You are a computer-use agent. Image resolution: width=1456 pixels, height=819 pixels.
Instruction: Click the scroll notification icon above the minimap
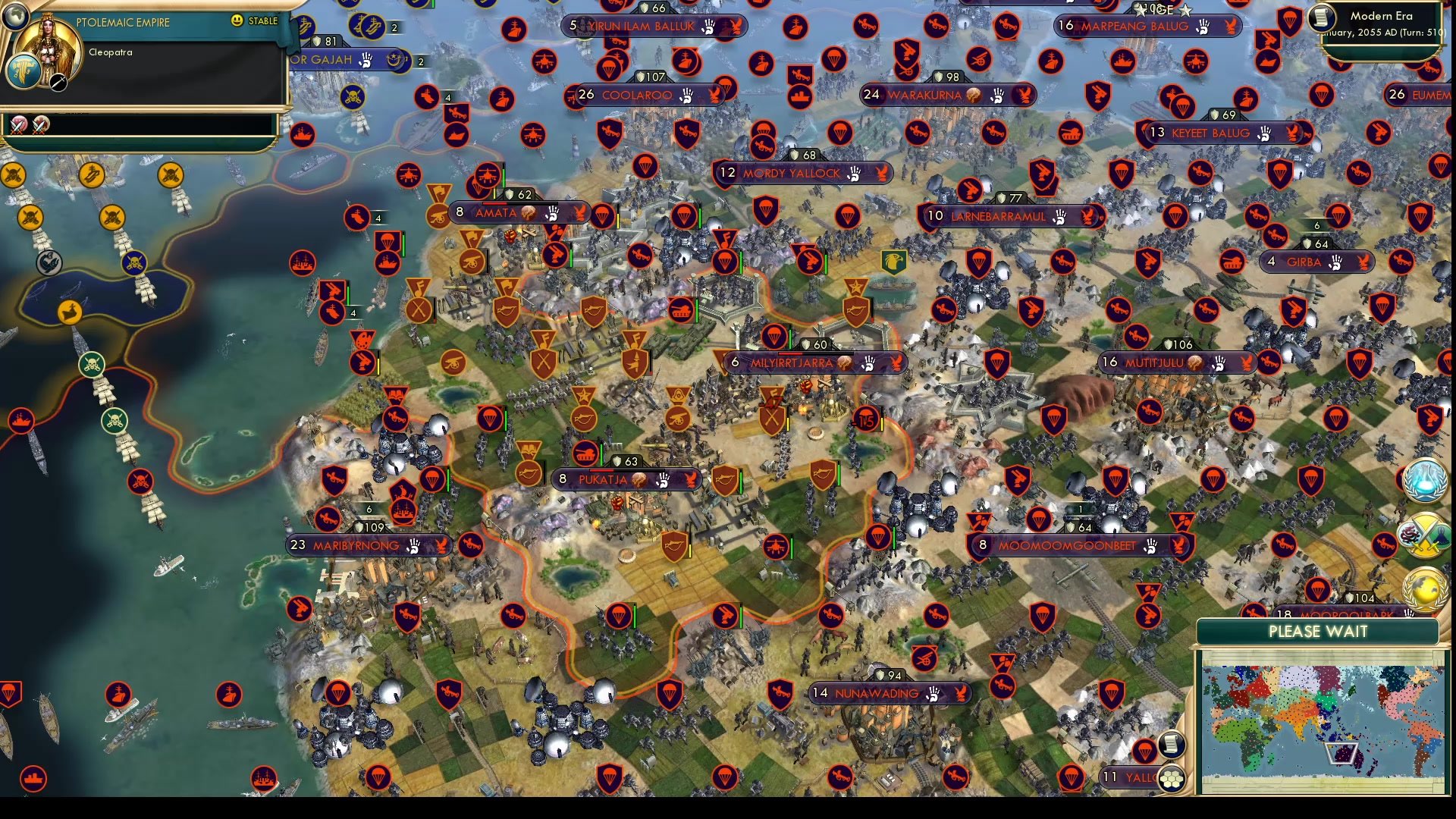[1172, 745]
